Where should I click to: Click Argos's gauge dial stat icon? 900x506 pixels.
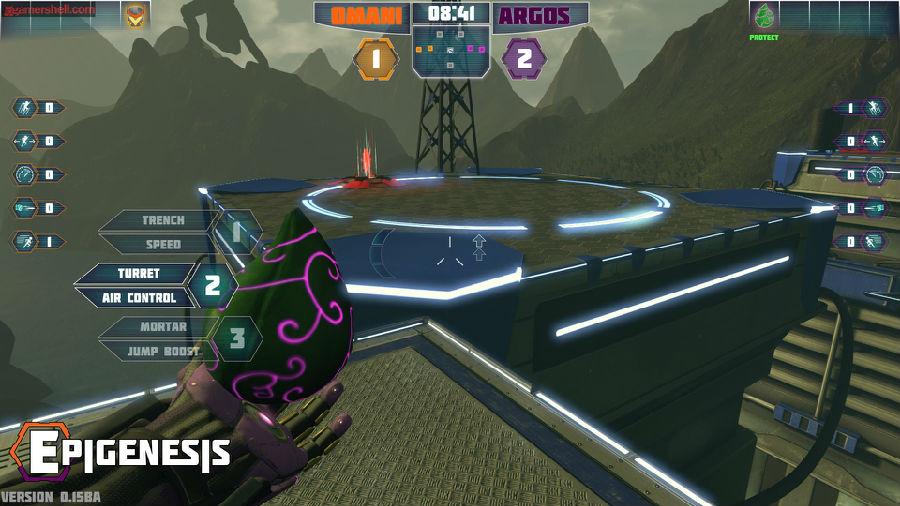pos(875,174)
